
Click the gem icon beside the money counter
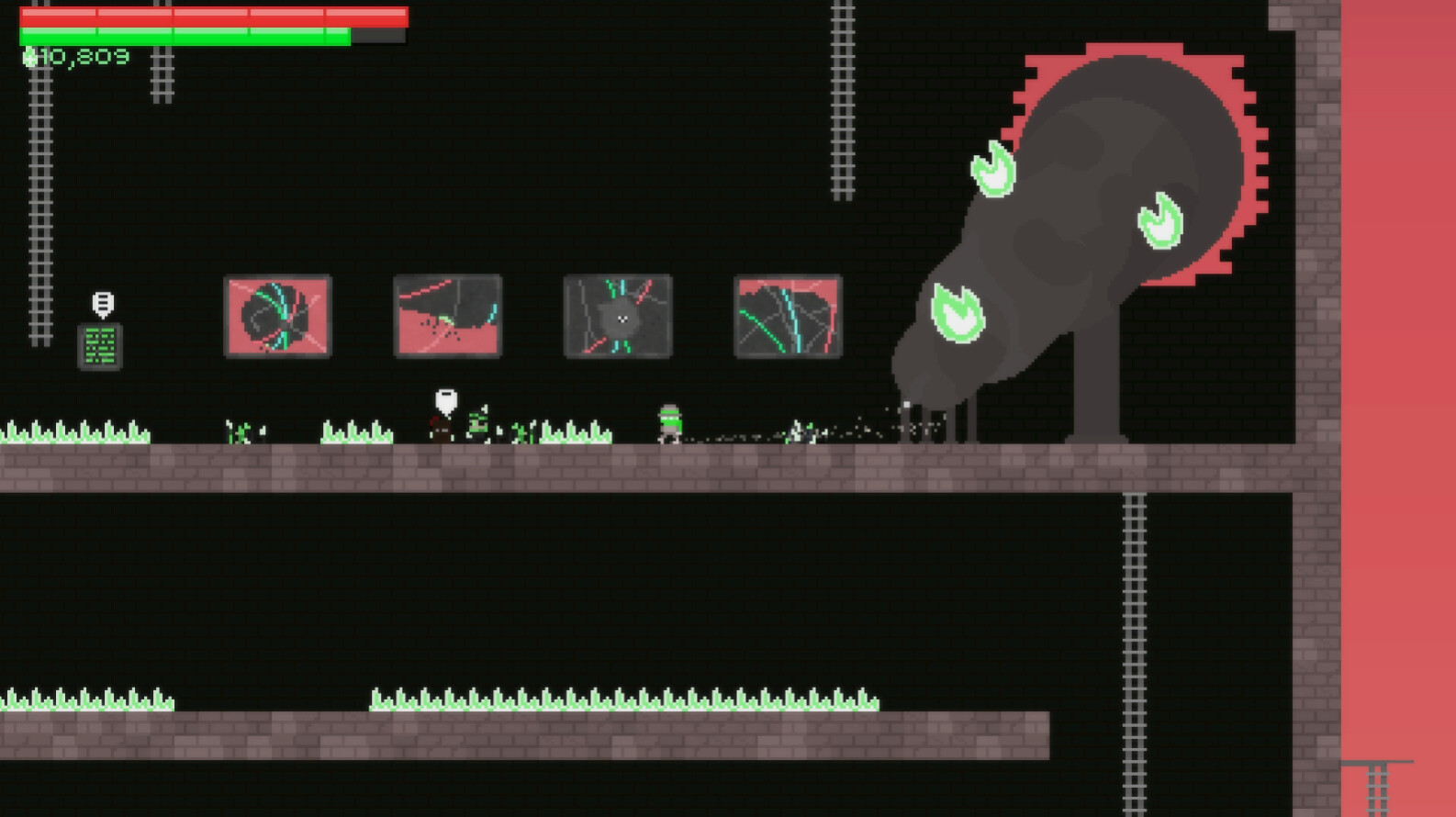click(x=29, y=57)
